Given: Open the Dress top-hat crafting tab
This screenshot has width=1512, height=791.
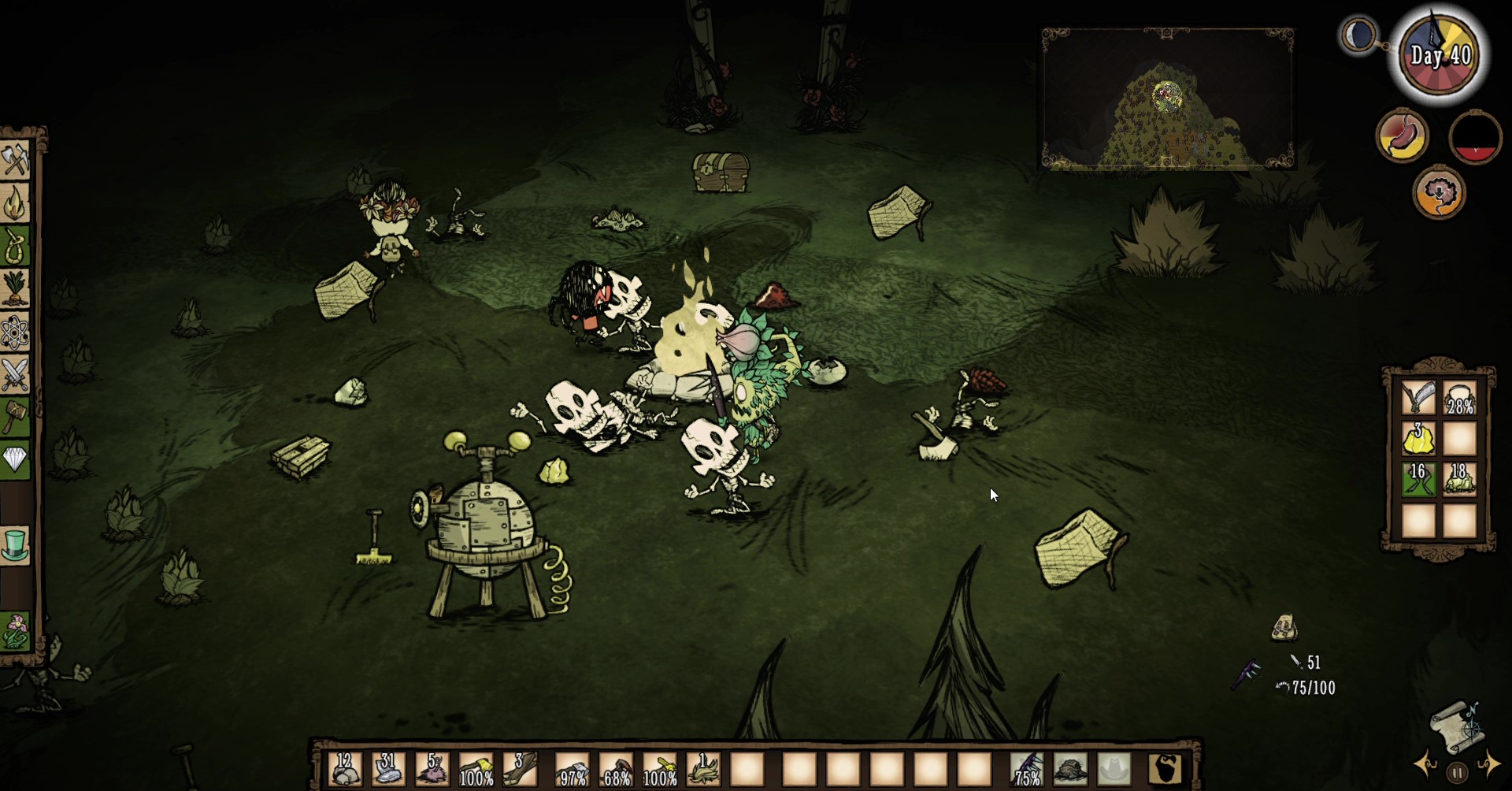Looking at the screenshot, I should click(16, 545).
